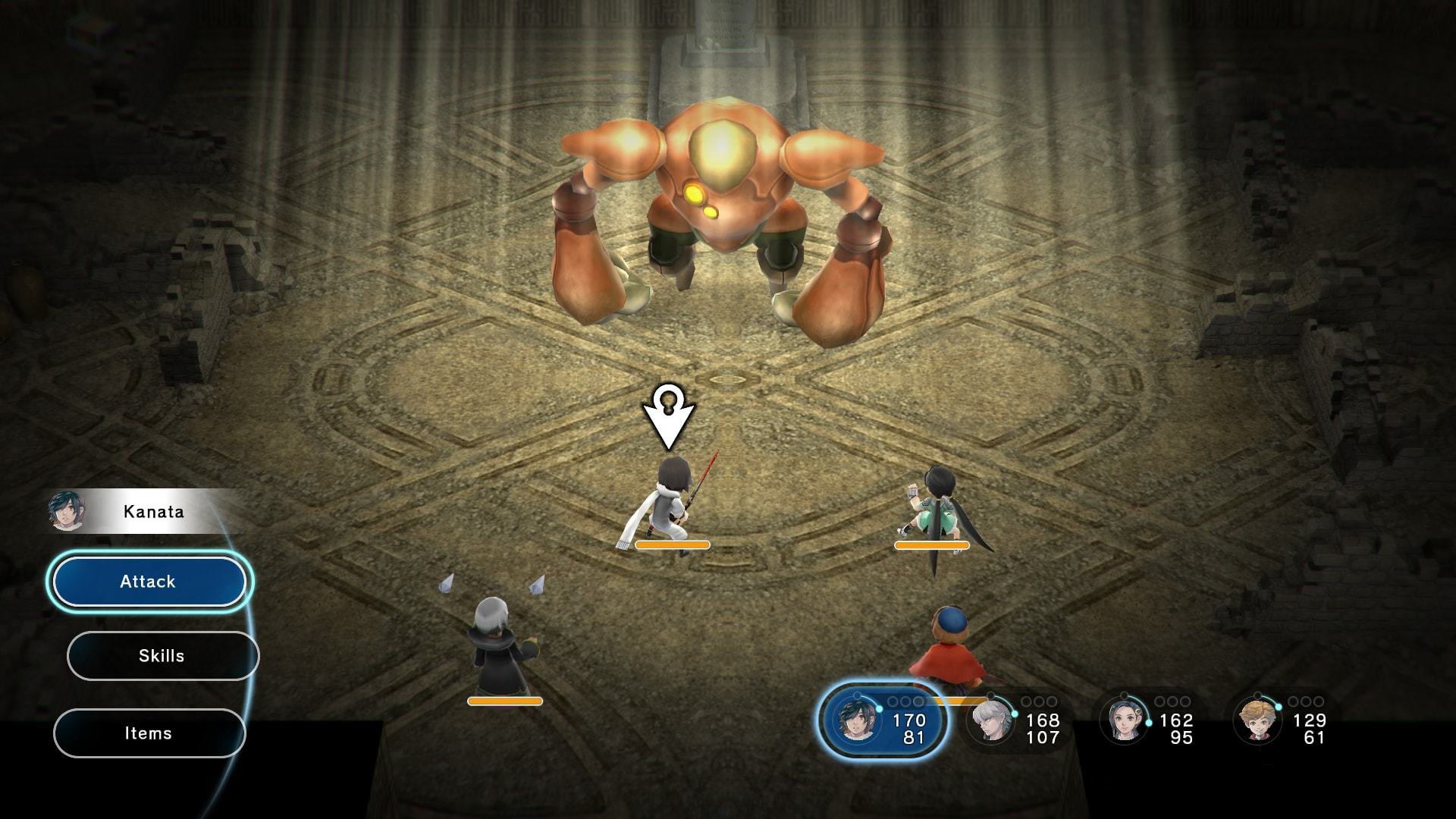Choose the Attack command

point(149,581)
